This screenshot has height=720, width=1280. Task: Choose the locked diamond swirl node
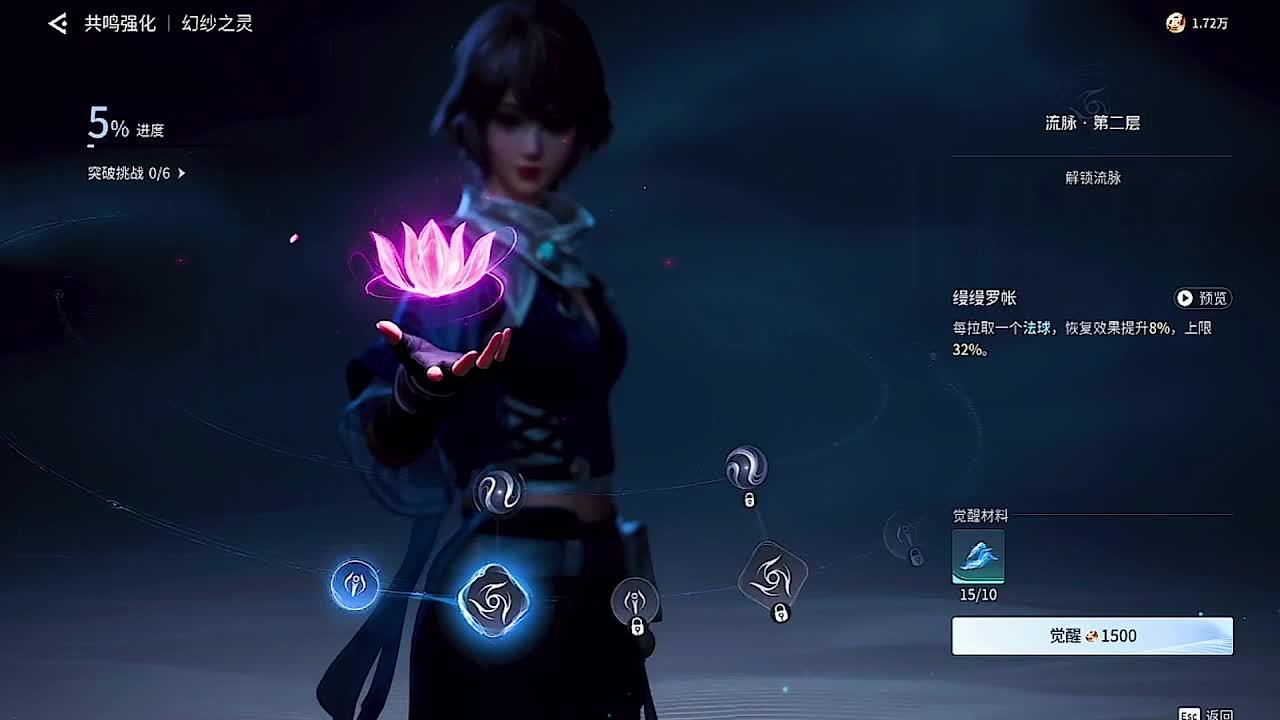(x=772, y=576)
